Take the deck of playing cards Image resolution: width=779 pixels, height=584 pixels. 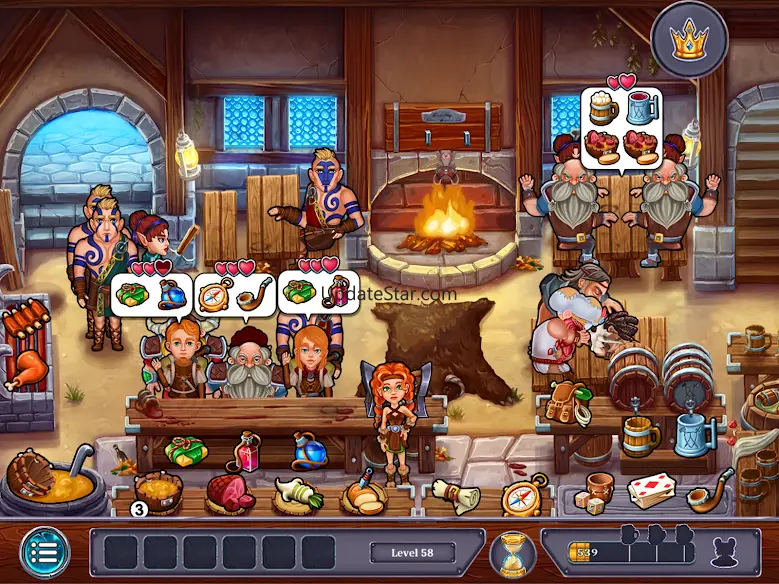click(x=649, y=490)
